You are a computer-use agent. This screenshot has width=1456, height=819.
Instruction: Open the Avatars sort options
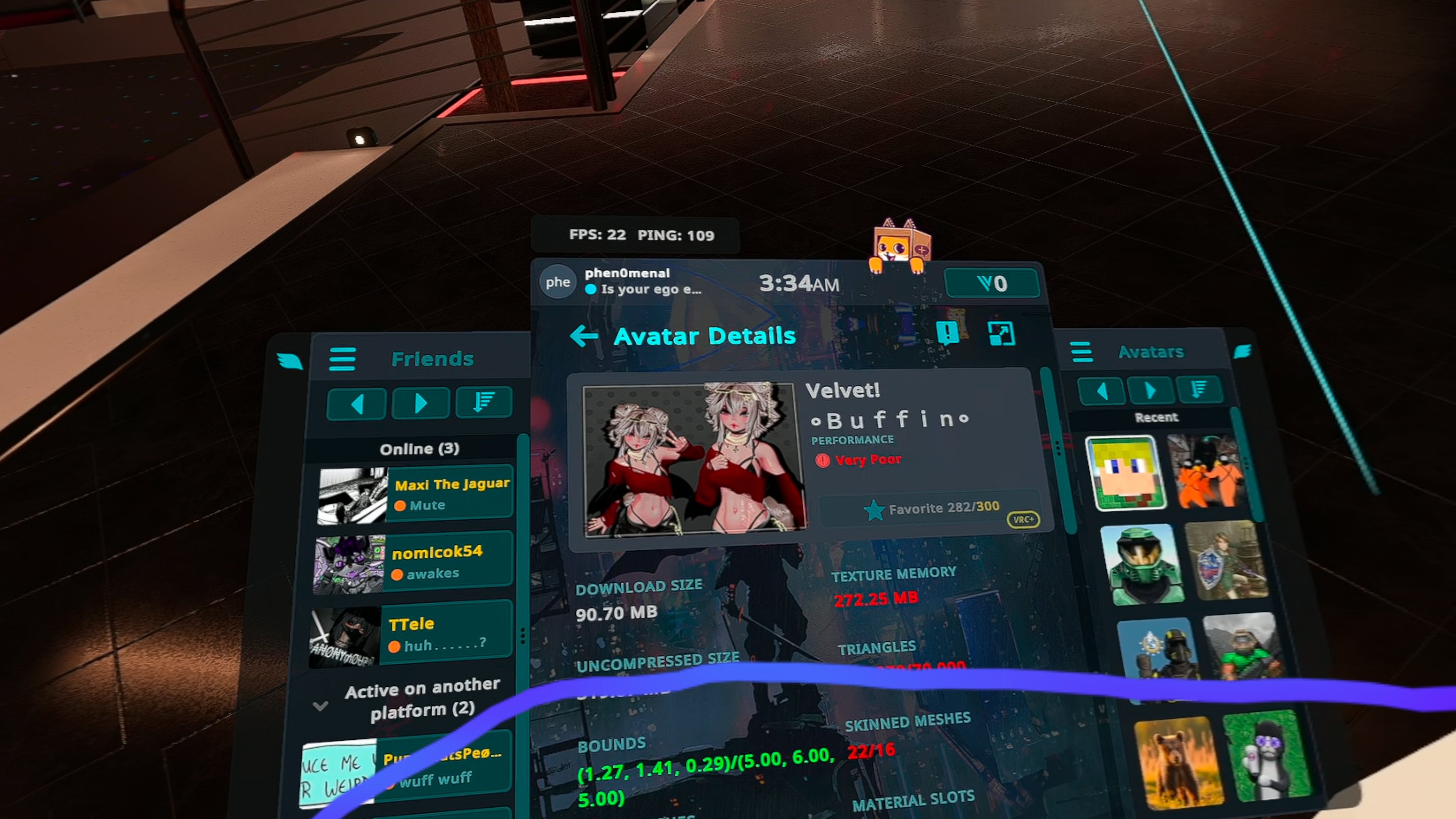click(x=1199, y=389)
